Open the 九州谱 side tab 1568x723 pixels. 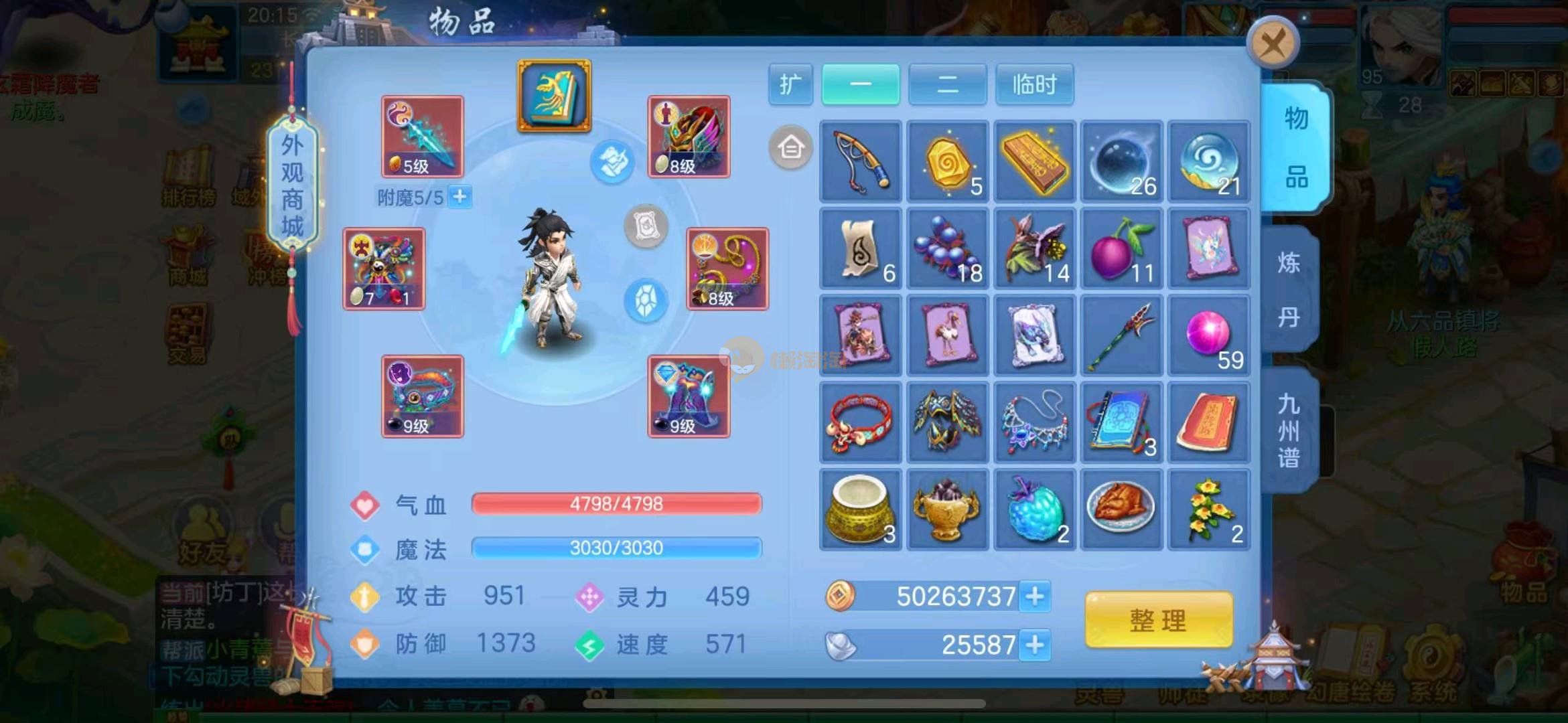(1289, 430)
